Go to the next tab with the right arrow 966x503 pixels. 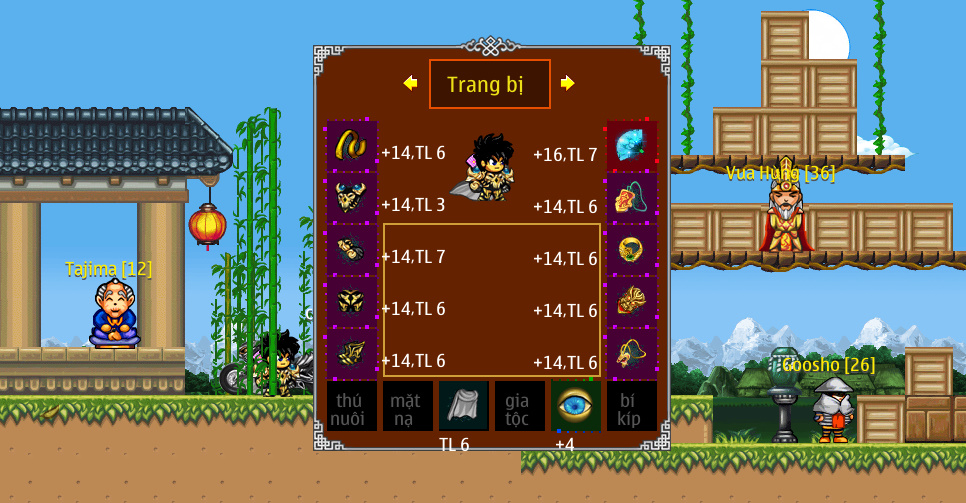tap(567, 83)
